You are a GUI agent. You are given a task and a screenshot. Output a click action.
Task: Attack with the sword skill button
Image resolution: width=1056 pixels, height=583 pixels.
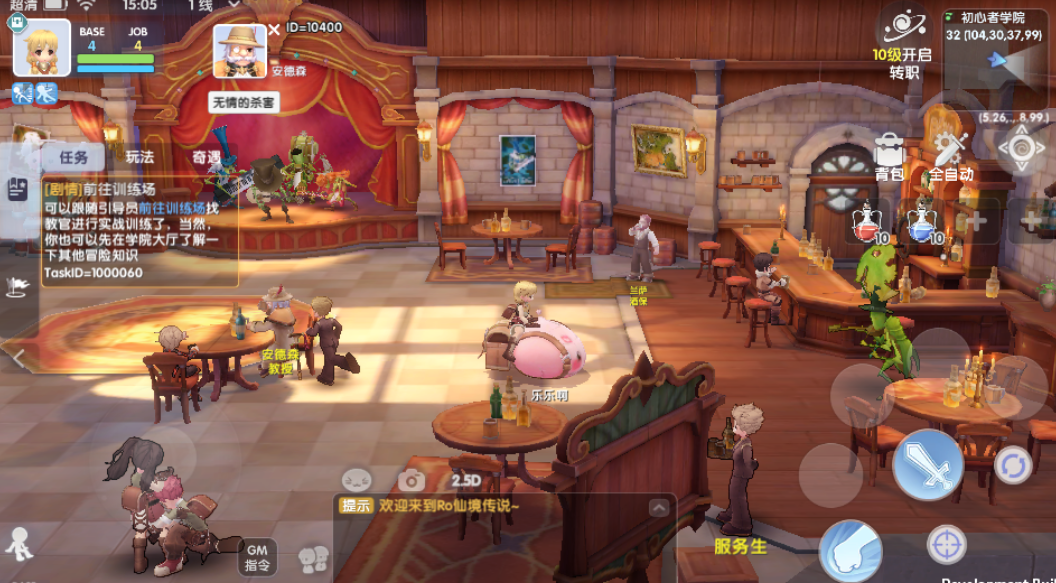point(927,465)
